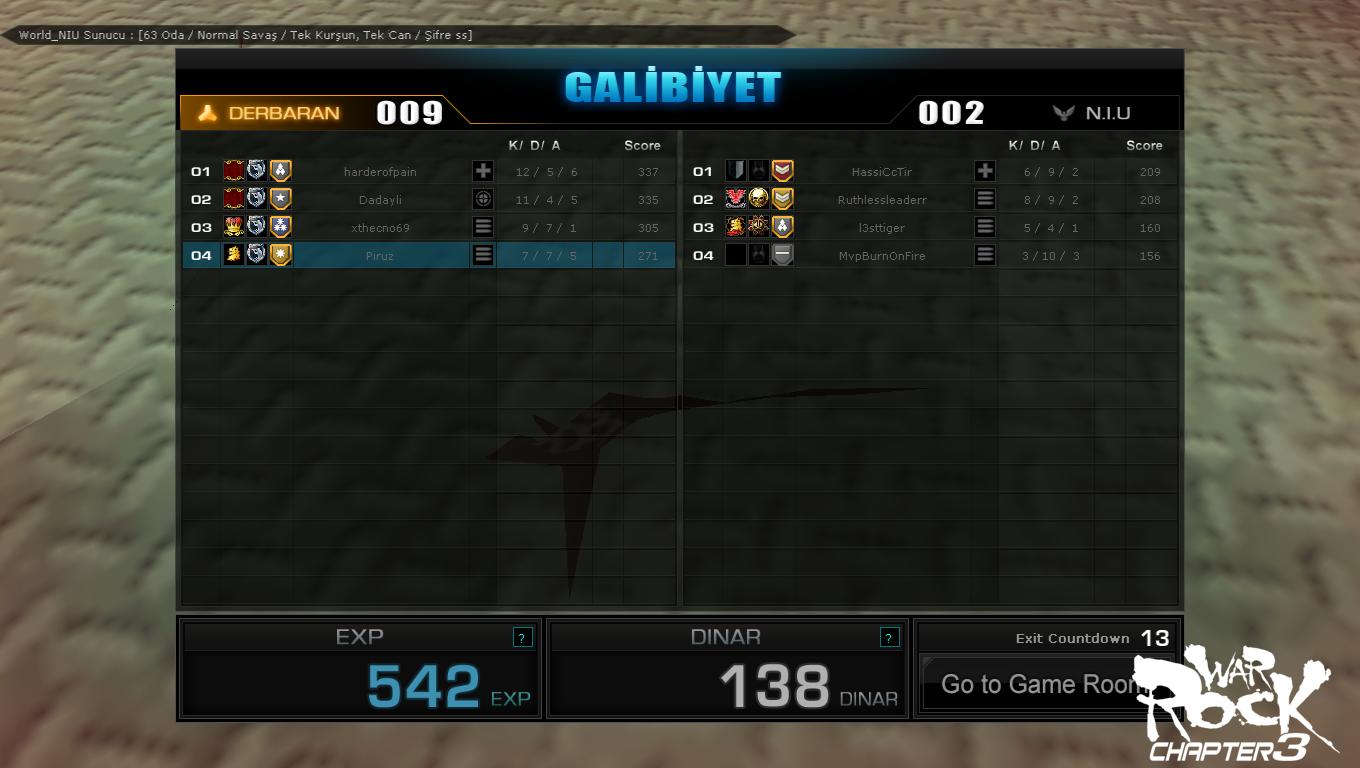The image size is (1360, 768).
Task: Open the DINAR help popup
Action: [889, 637]
